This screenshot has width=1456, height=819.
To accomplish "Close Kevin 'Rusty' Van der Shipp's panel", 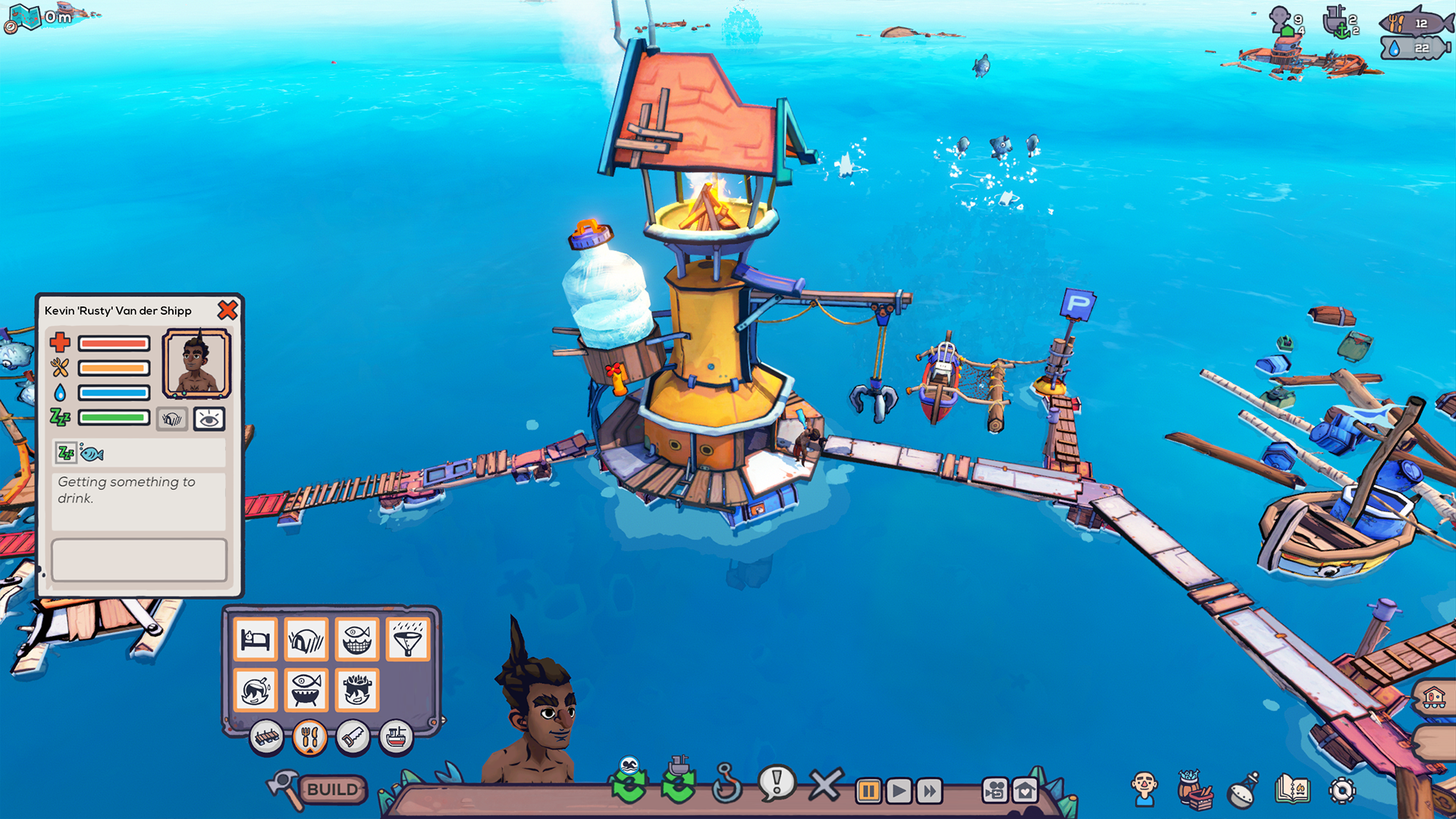I will pyautogui.click(x=227, y=310).
